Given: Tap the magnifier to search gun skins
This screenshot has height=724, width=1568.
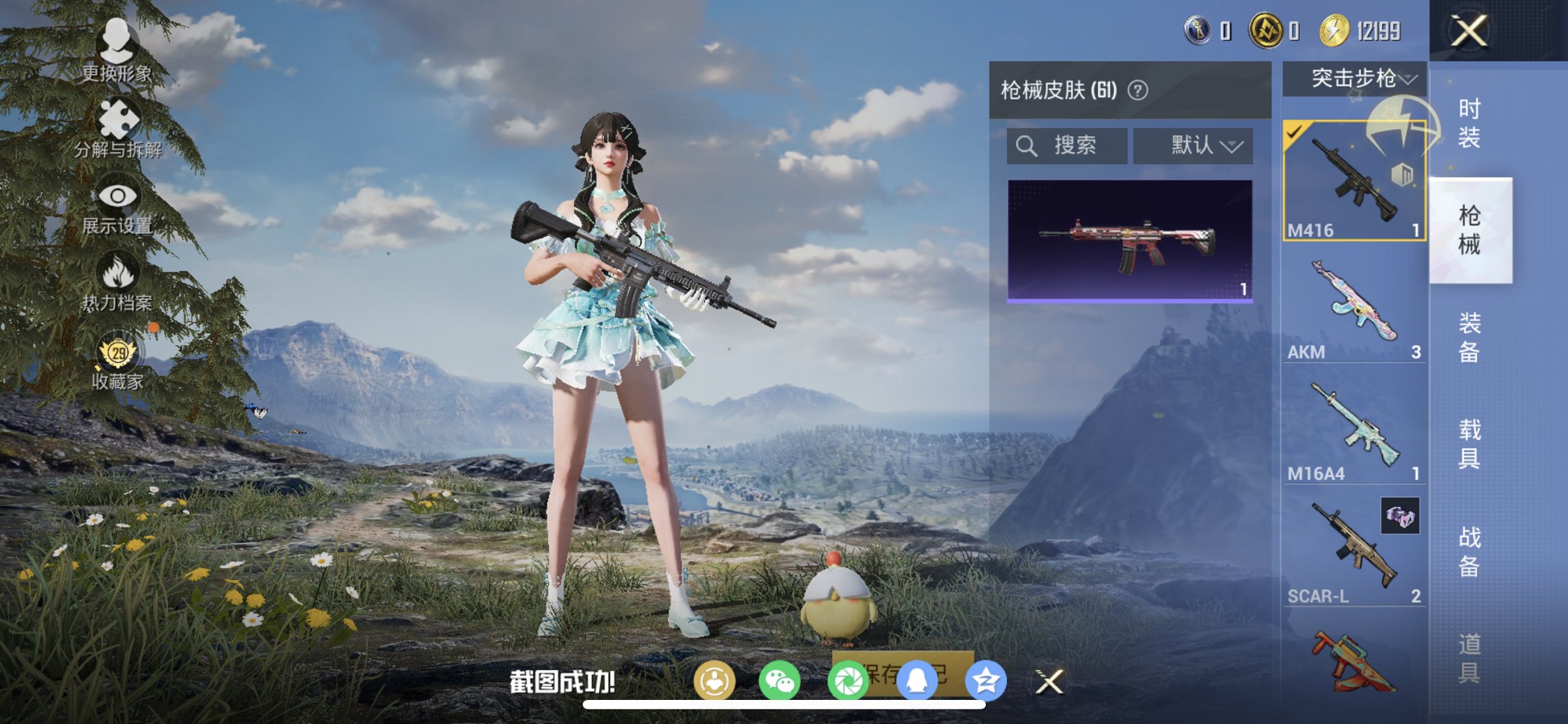Looking at the screenshot, I should pos(1027,144).
